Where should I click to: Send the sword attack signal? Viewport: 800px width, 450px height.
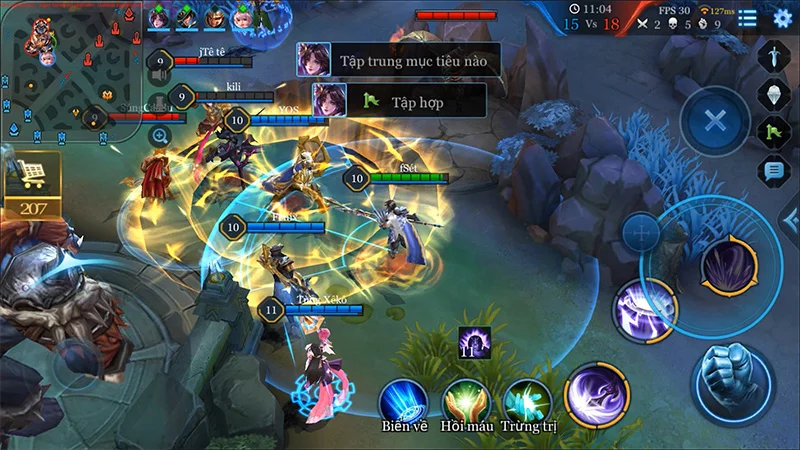coord(775,55)
